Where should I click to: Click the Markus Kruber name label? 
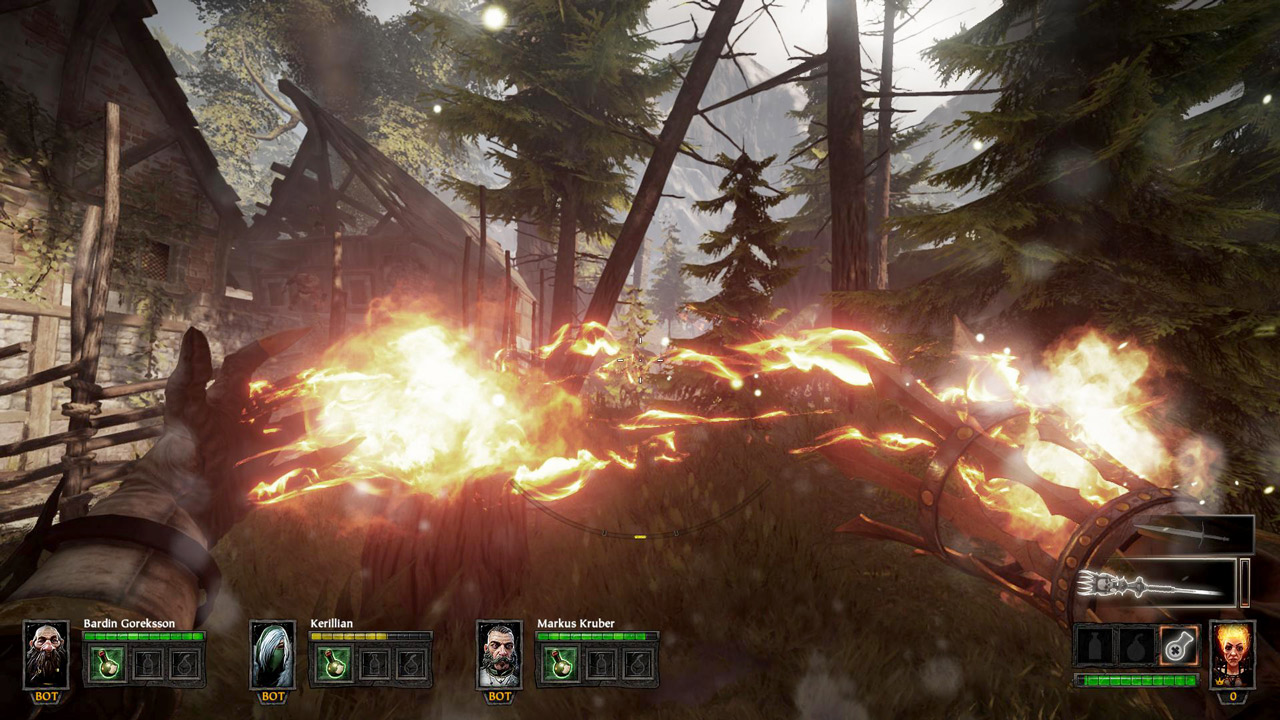[576, 622]
